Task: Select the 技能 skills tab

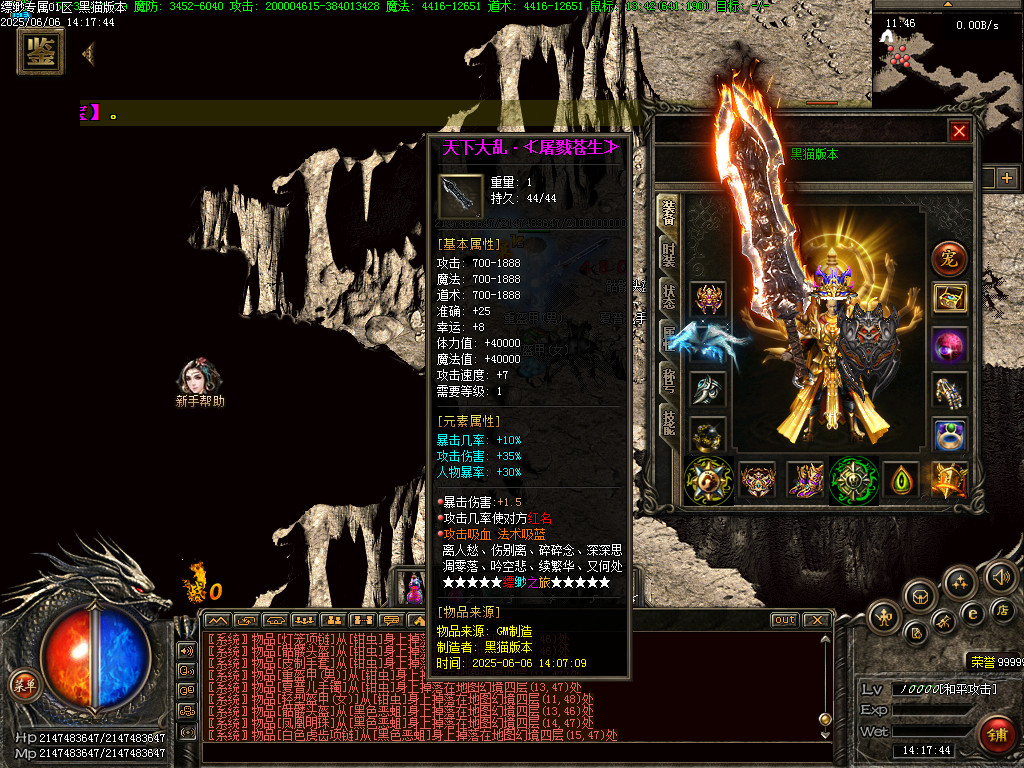Action: click(x=668, y=423)
